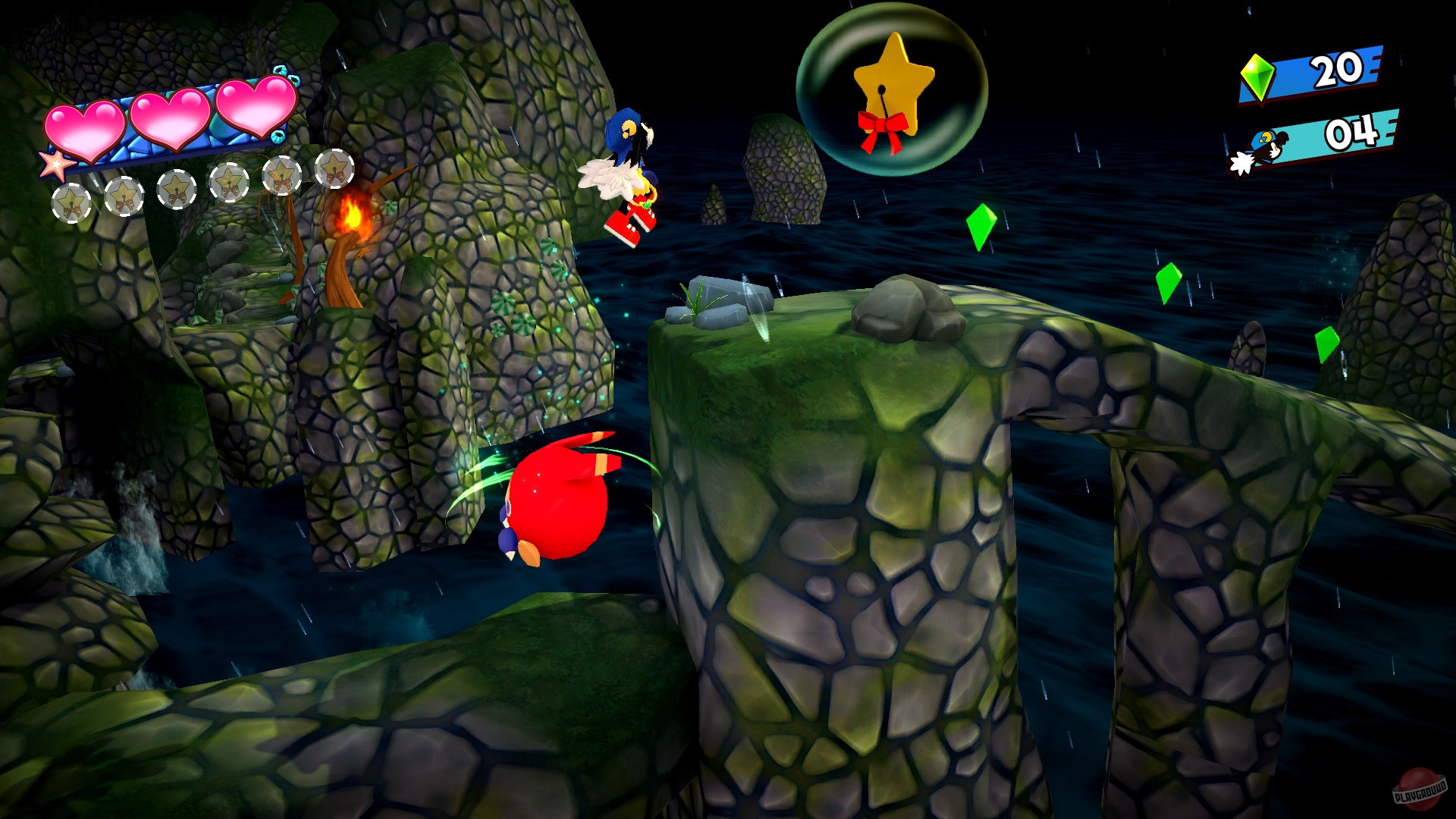Select the first Dream Stone medallion slot
This screenshot has height=819, width=1456.
72,202
